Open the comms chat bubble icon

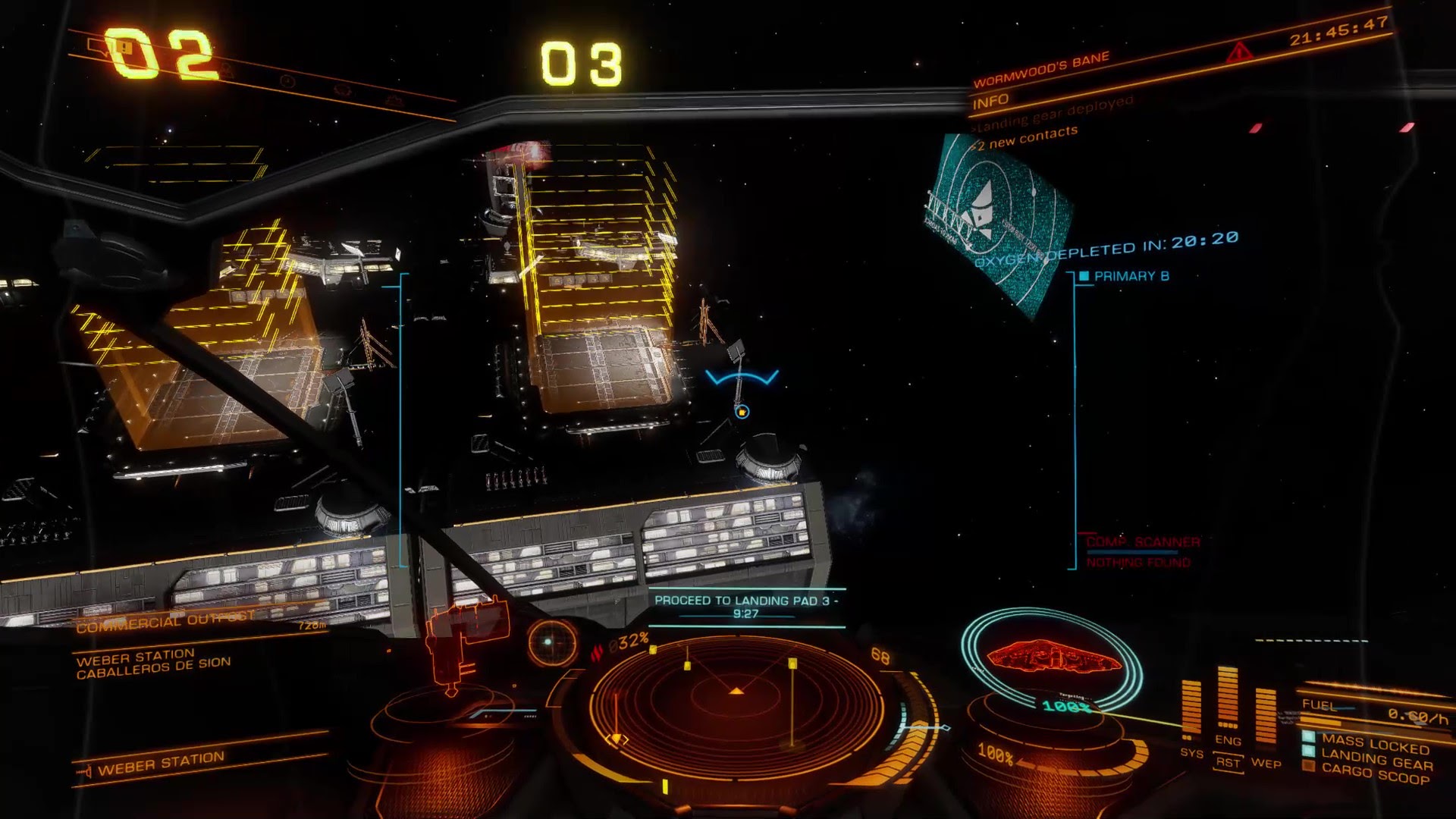click(100, 49)
